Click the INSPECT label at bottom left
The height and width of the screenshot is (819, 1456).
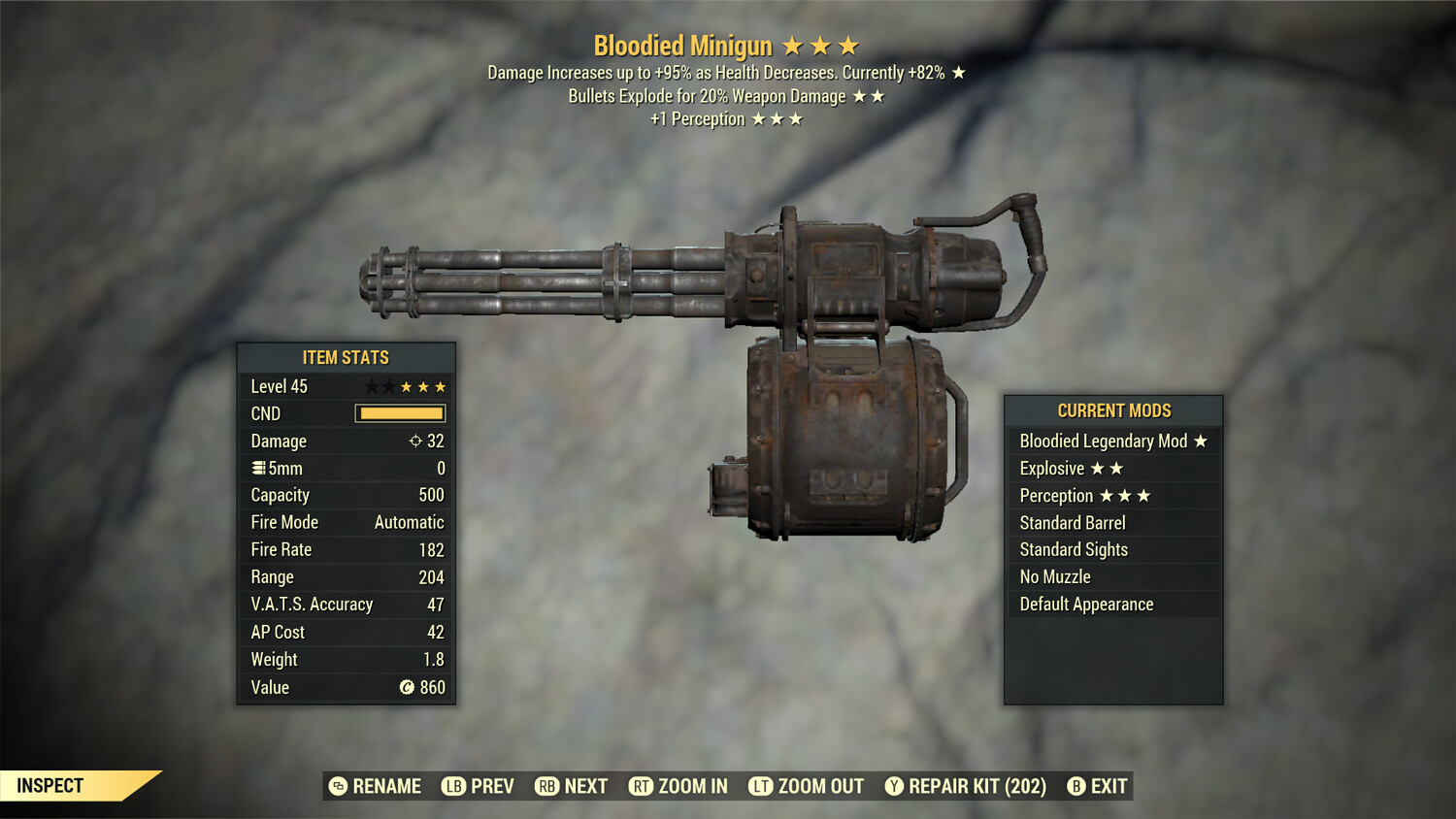click(50, 785)
